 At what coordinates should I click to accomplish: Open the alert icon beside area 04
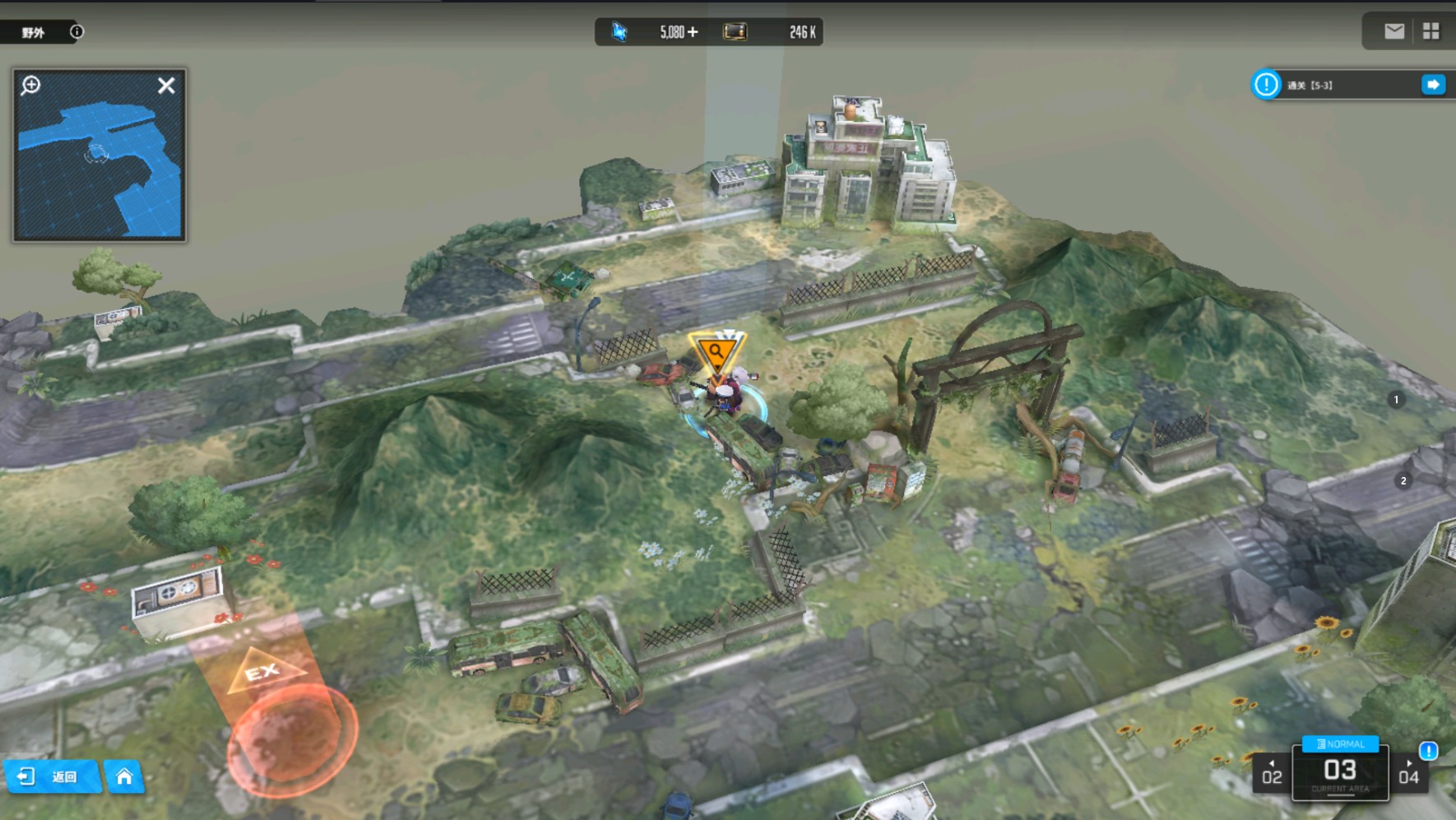click(1429, 750)
